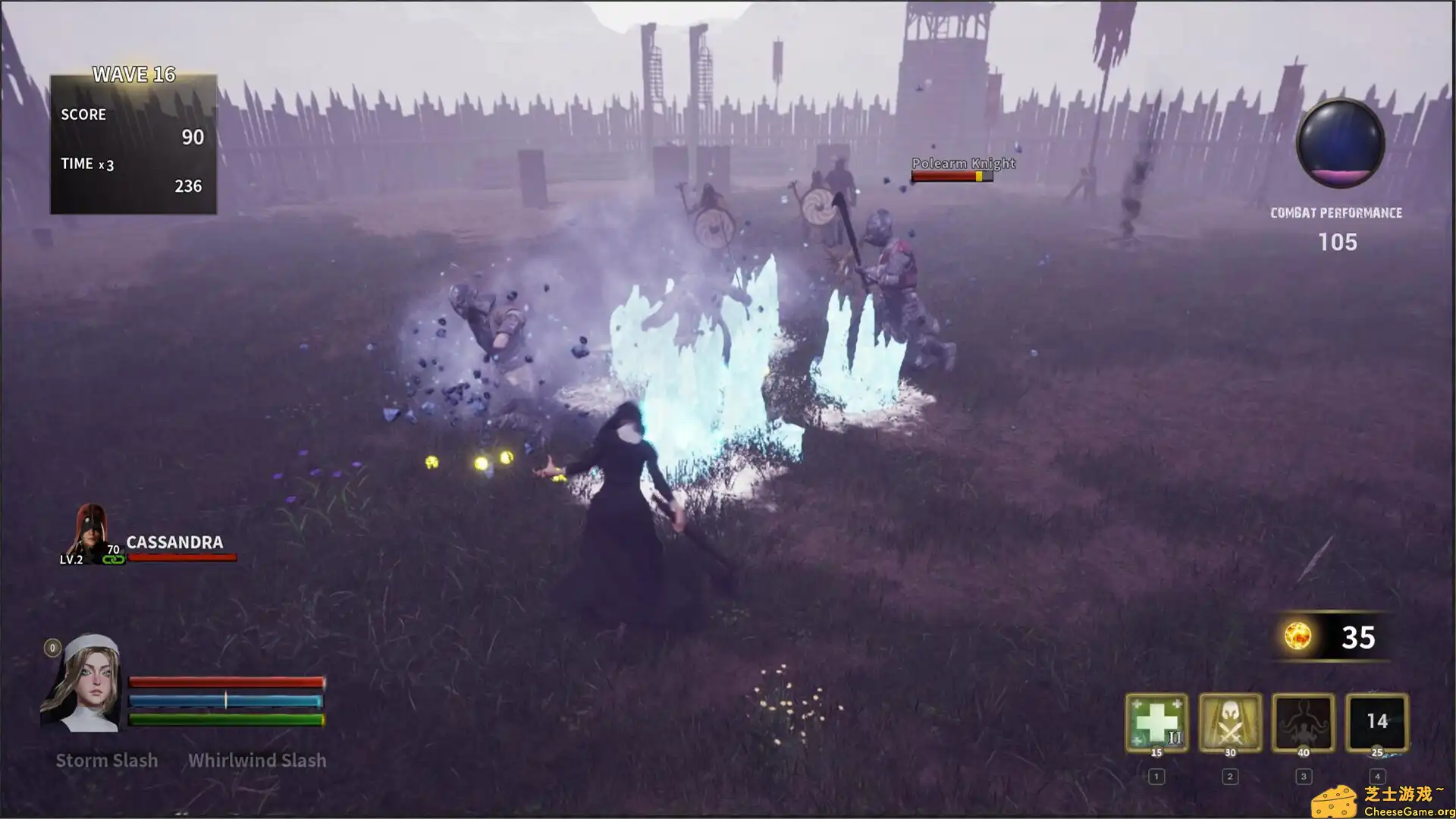1456x819 pixels.
Task: Click the Polearm Knight name label
Action: click(963, 163)
